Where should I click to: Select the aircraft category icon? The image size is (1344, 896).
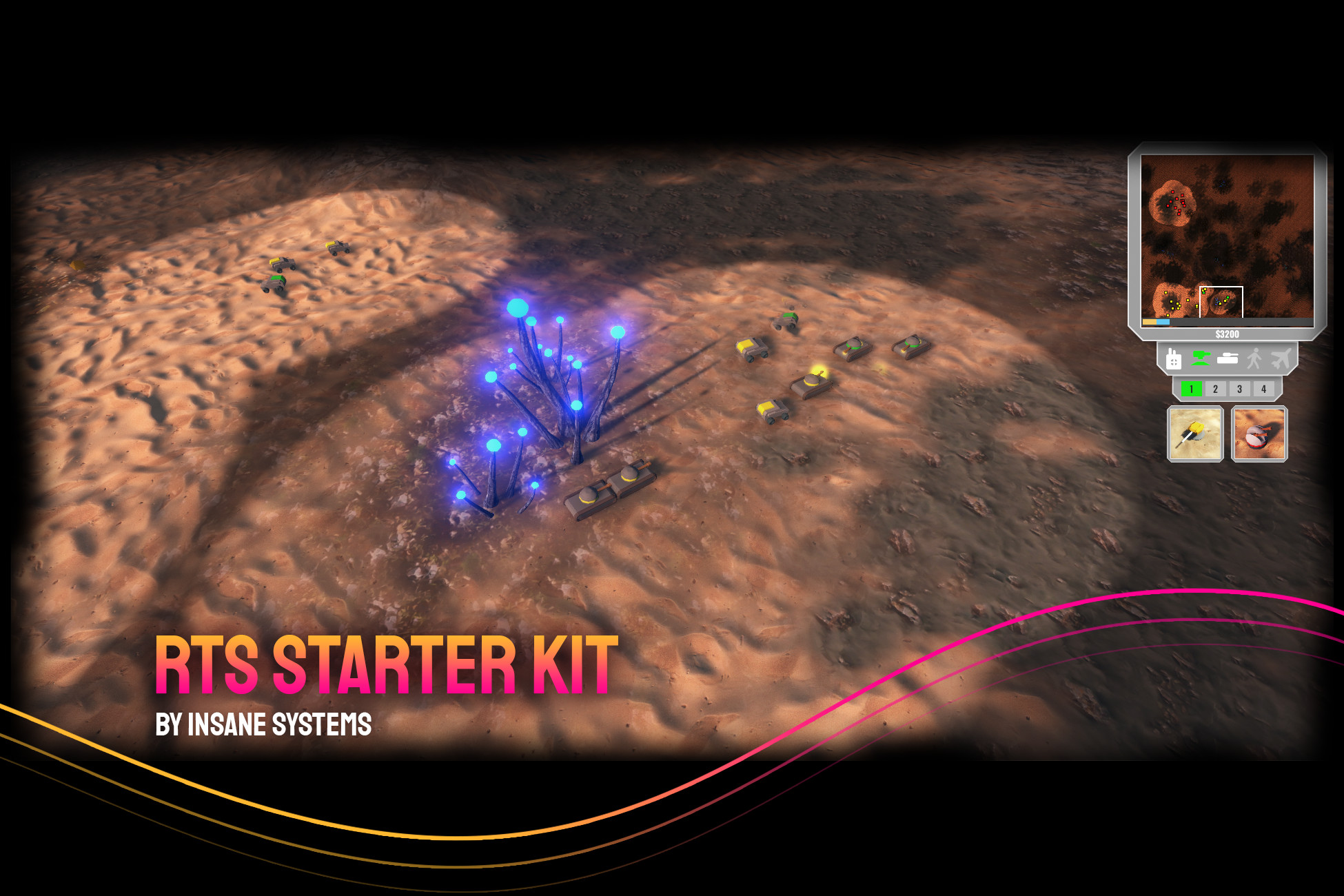(1280, 358)
